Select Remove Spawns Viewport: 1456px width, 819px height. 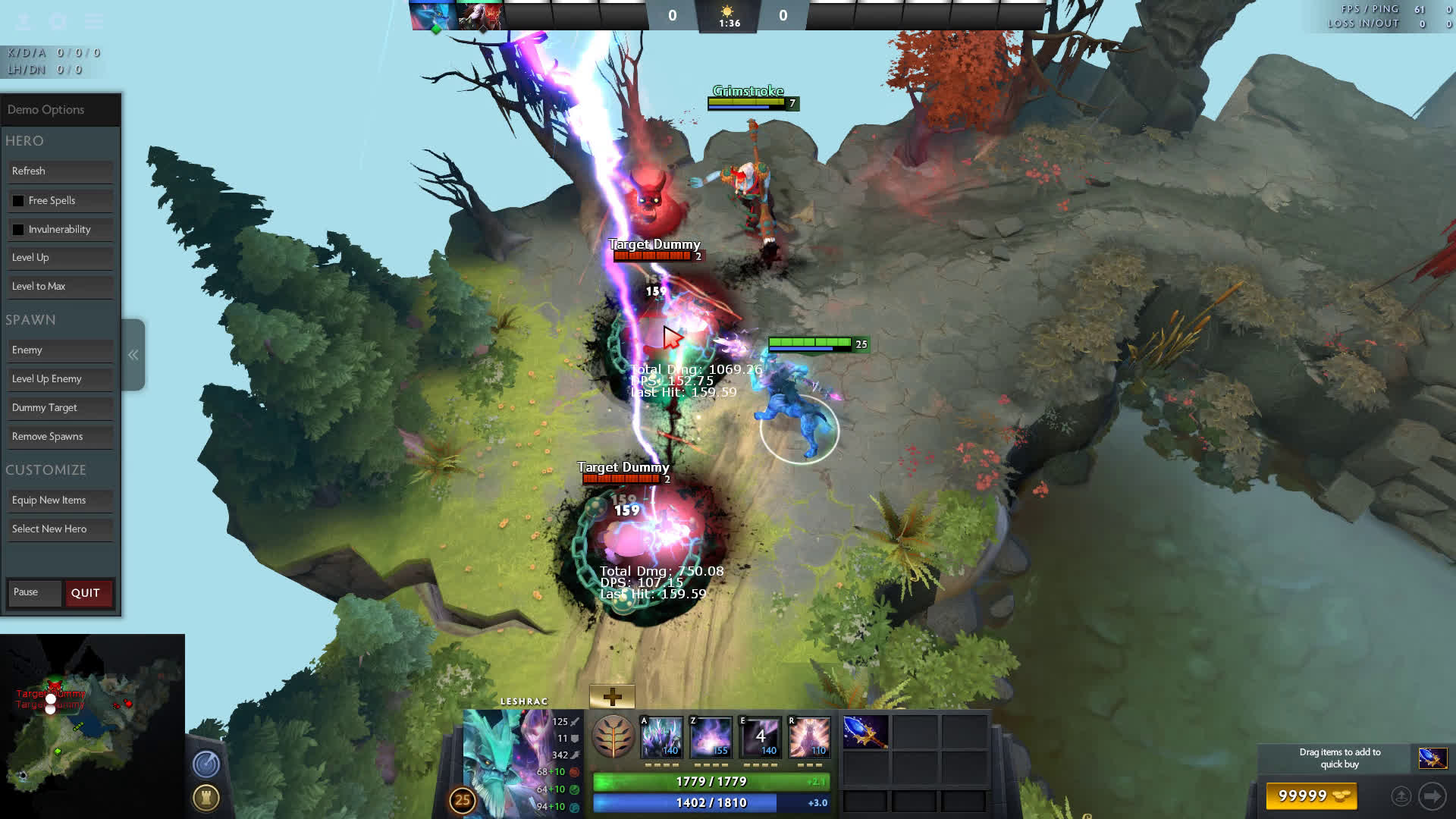click(x=60, y=437)
